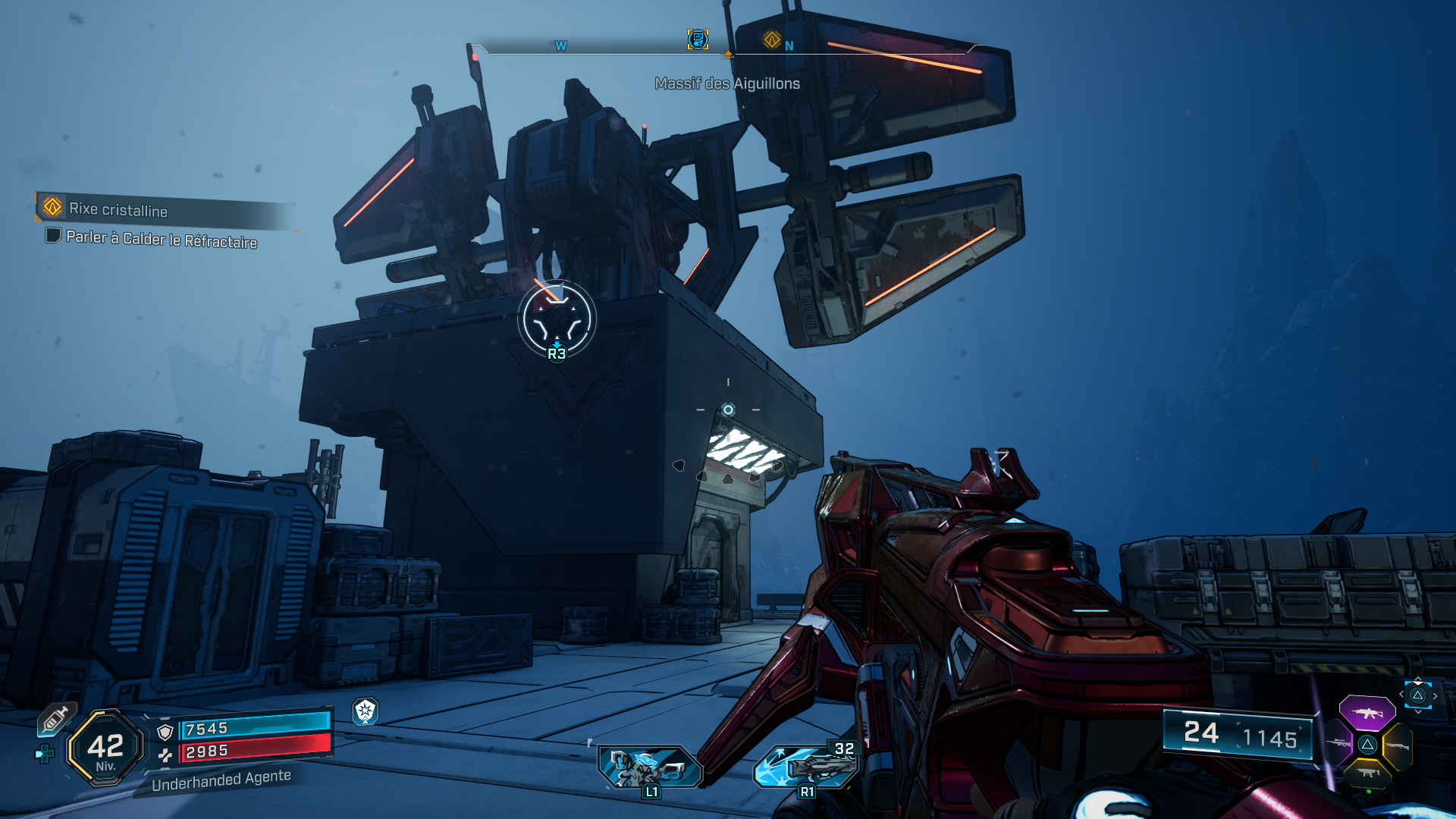Select the shotgun slot on the weapon wheel
Viewport: 1456px width, 819px height.
[x=1398, y=746]
